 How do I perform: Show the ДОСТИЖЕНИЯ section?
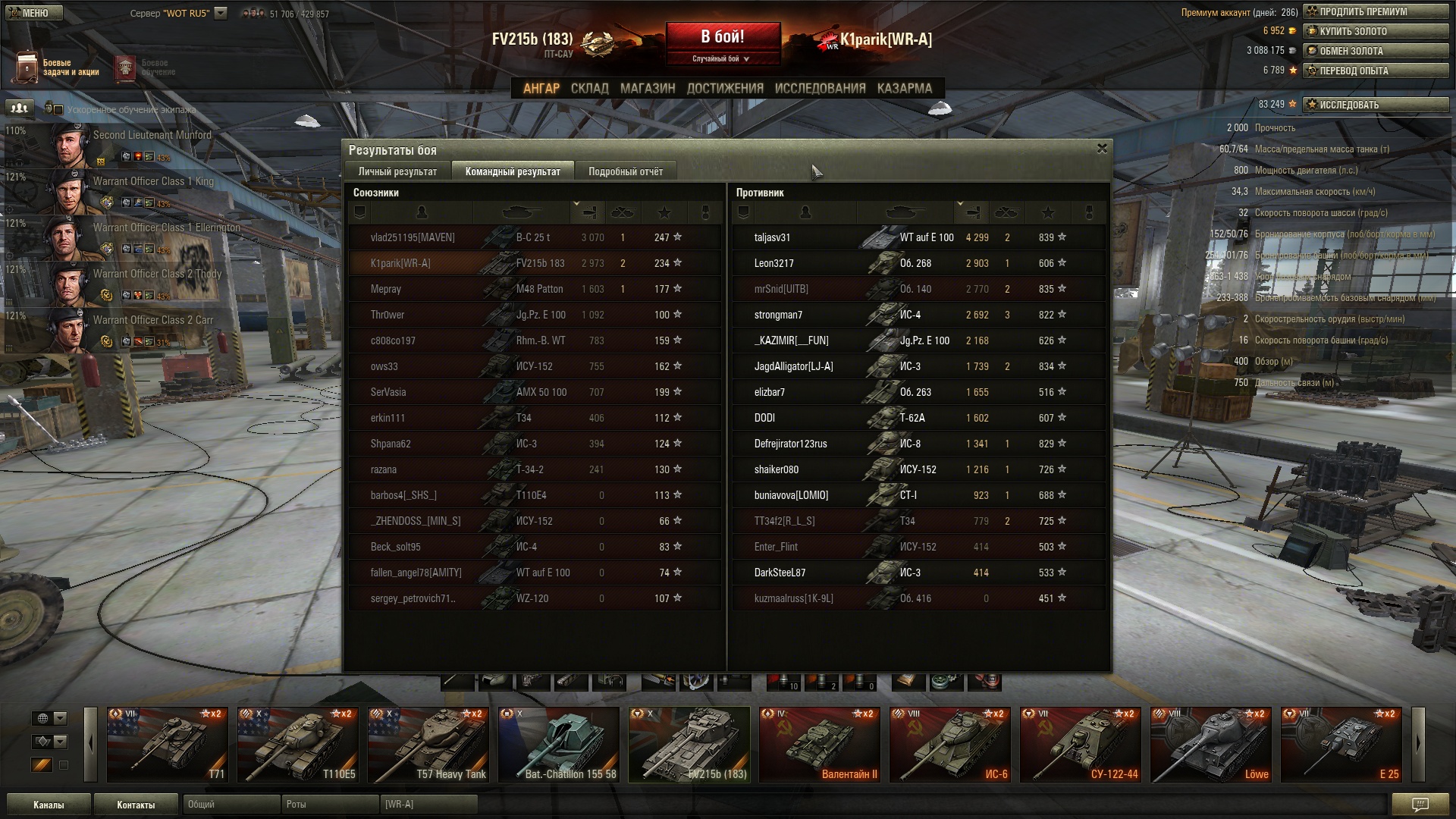pyautogui.click(x=725, y=88)
